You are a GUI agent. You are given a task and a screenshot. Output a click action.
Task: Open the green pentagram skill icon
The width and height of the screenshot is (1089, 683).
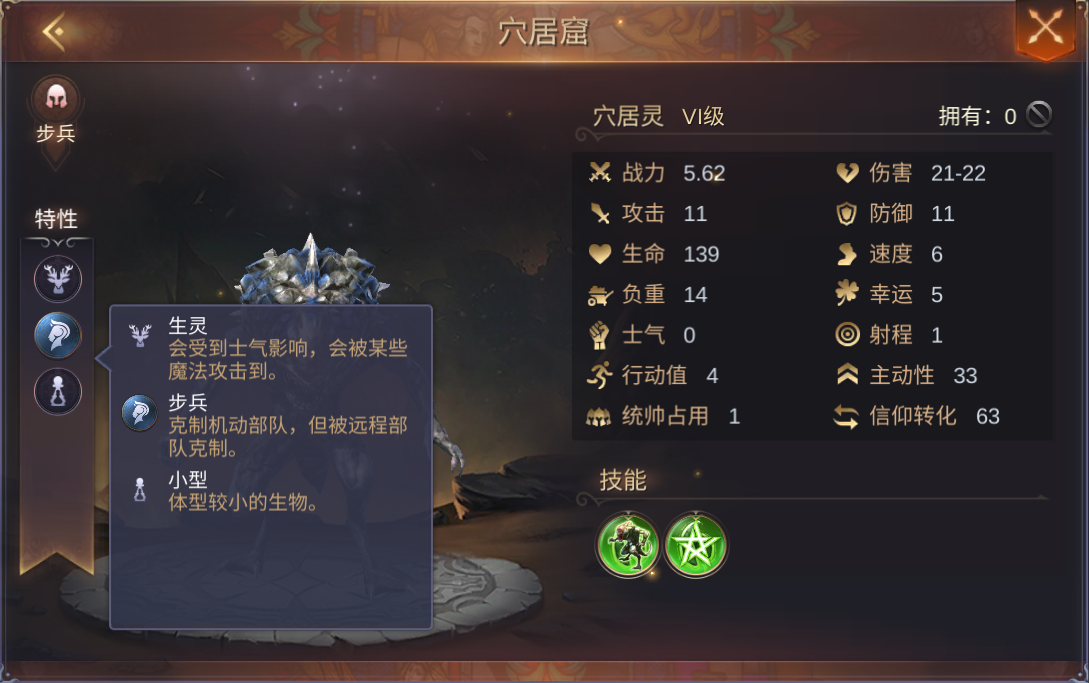[696, 545]
